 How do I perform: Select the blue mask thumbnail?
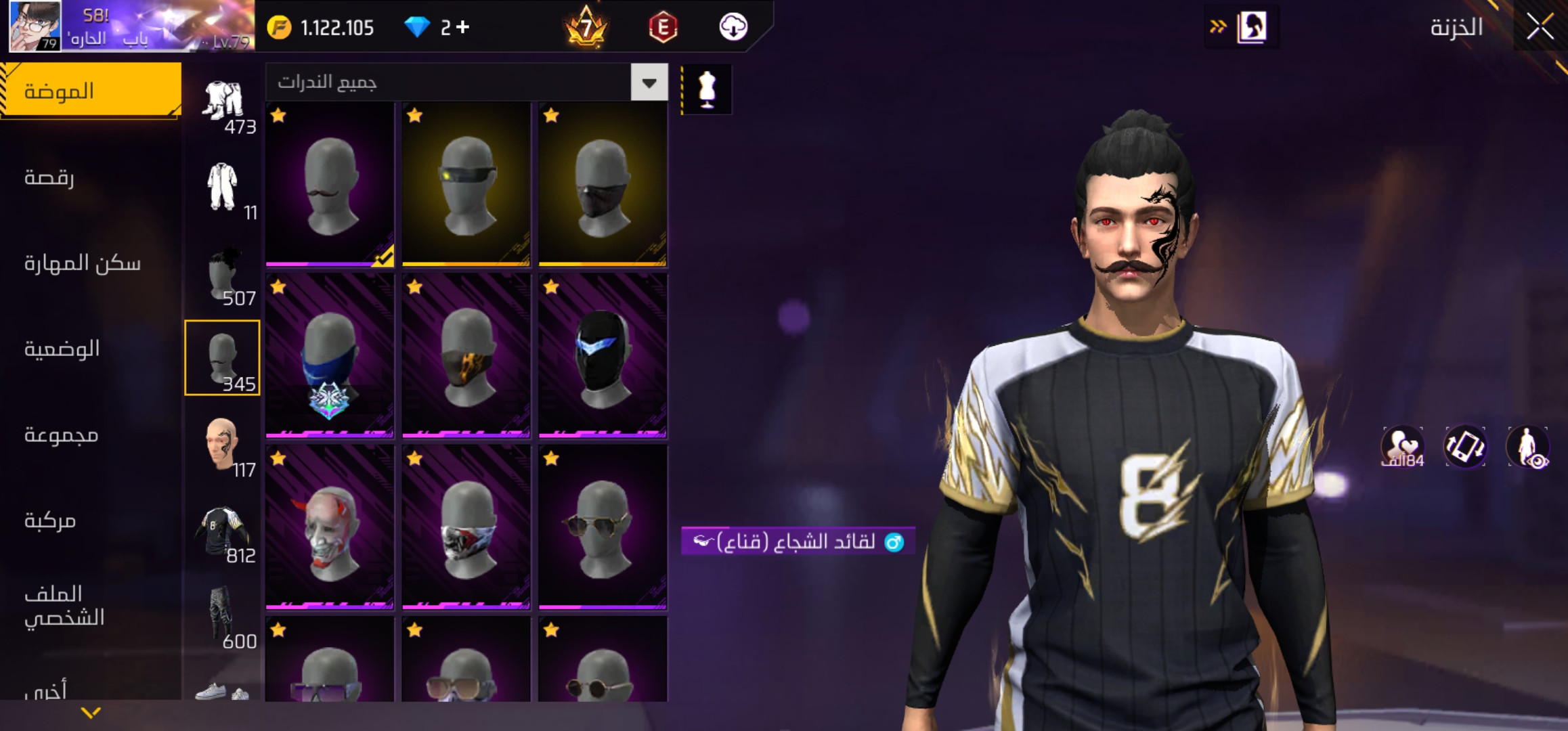point(330,355)
